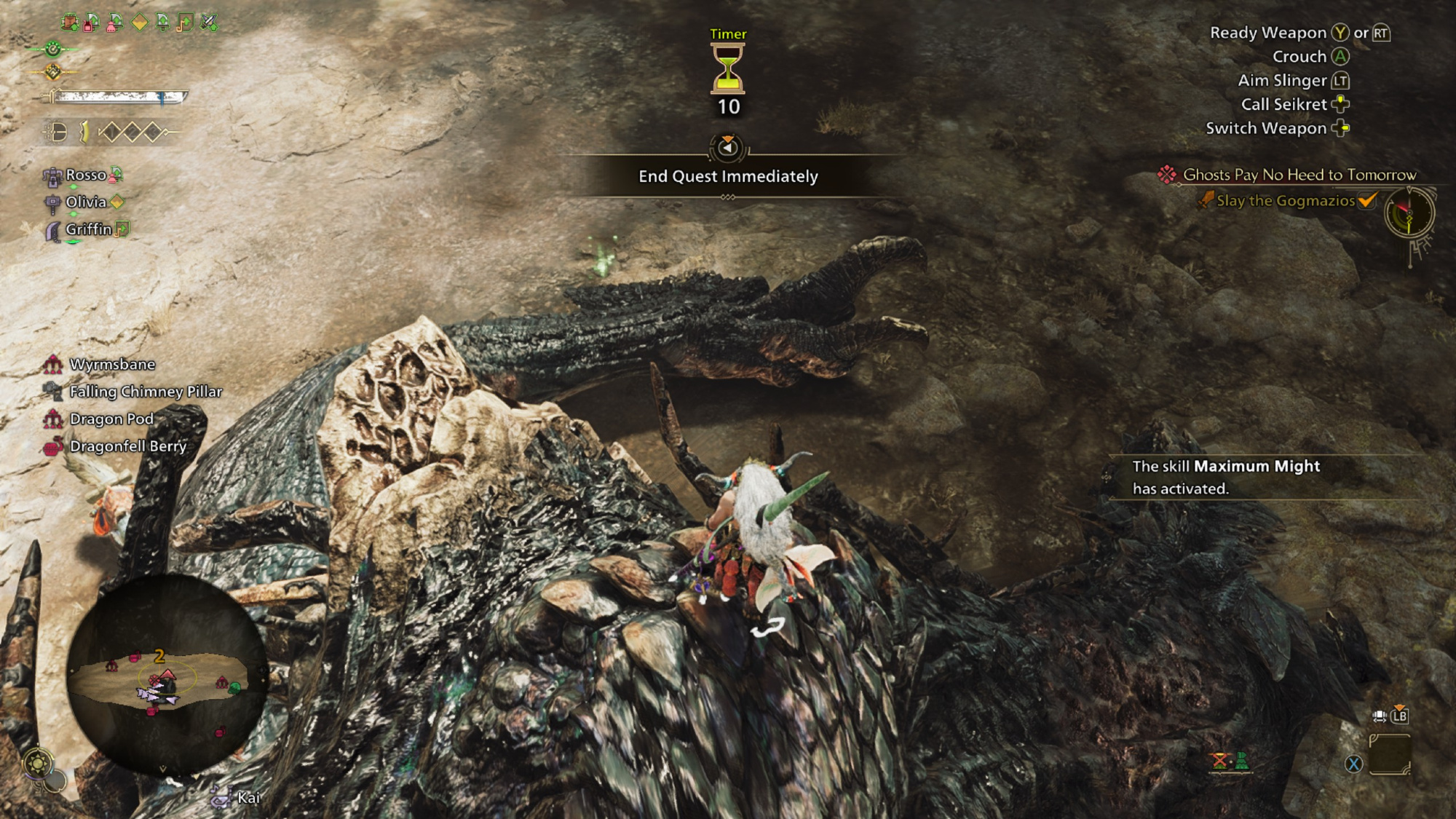1456x819 pixels.
Task: Select the empty item bar slot
Action: tap(1389, 755)
